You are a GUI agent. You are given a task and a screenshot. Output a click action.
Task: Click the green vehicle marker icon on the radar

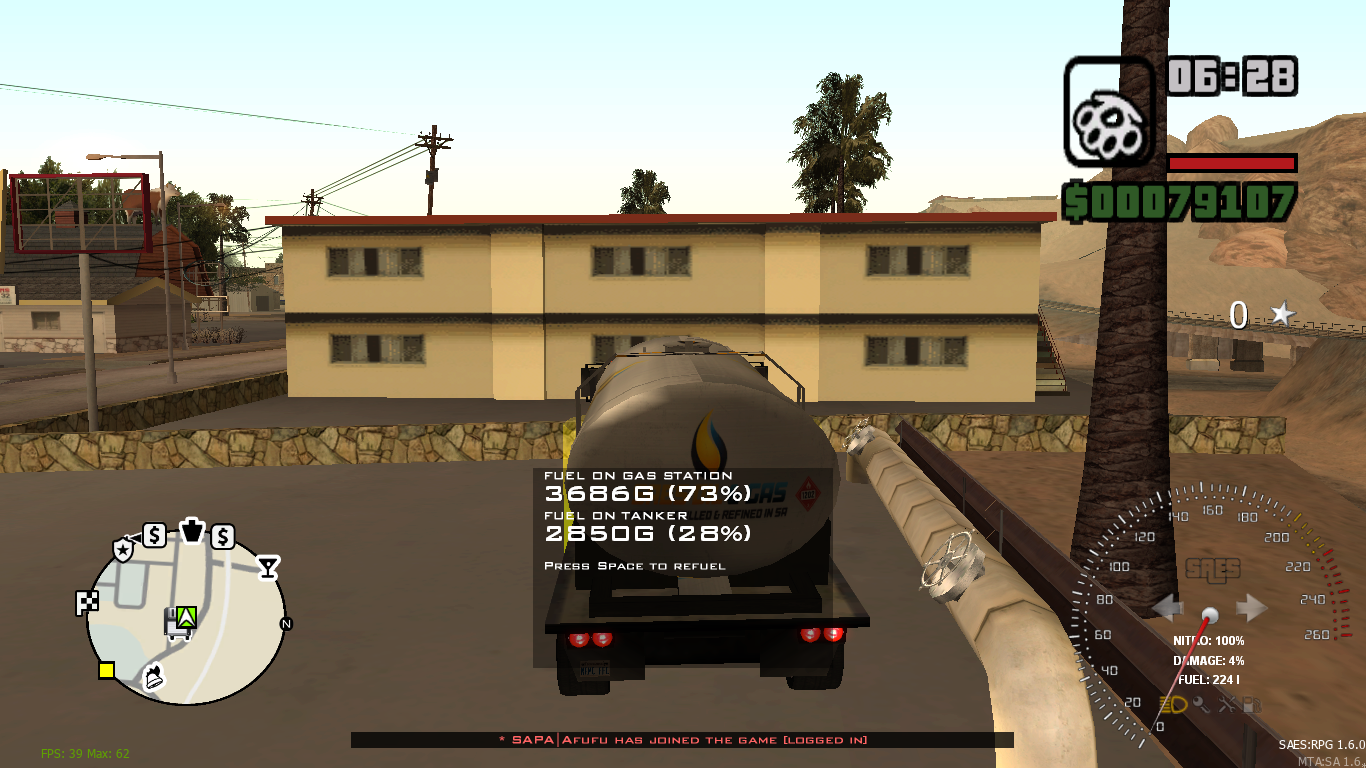coord(187,618)
